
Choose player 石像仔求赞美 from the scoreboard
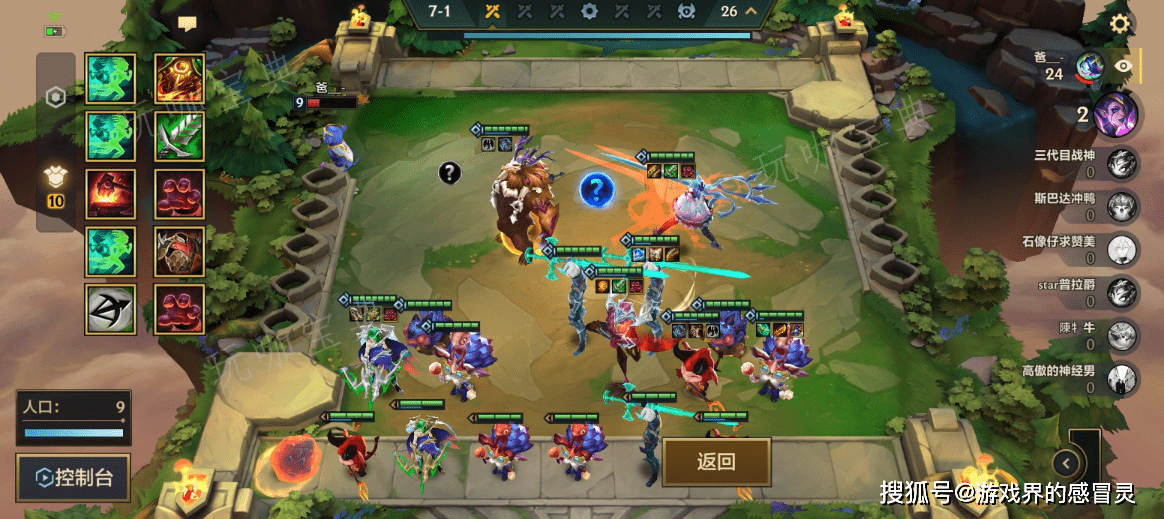[x=1124, y=249]
